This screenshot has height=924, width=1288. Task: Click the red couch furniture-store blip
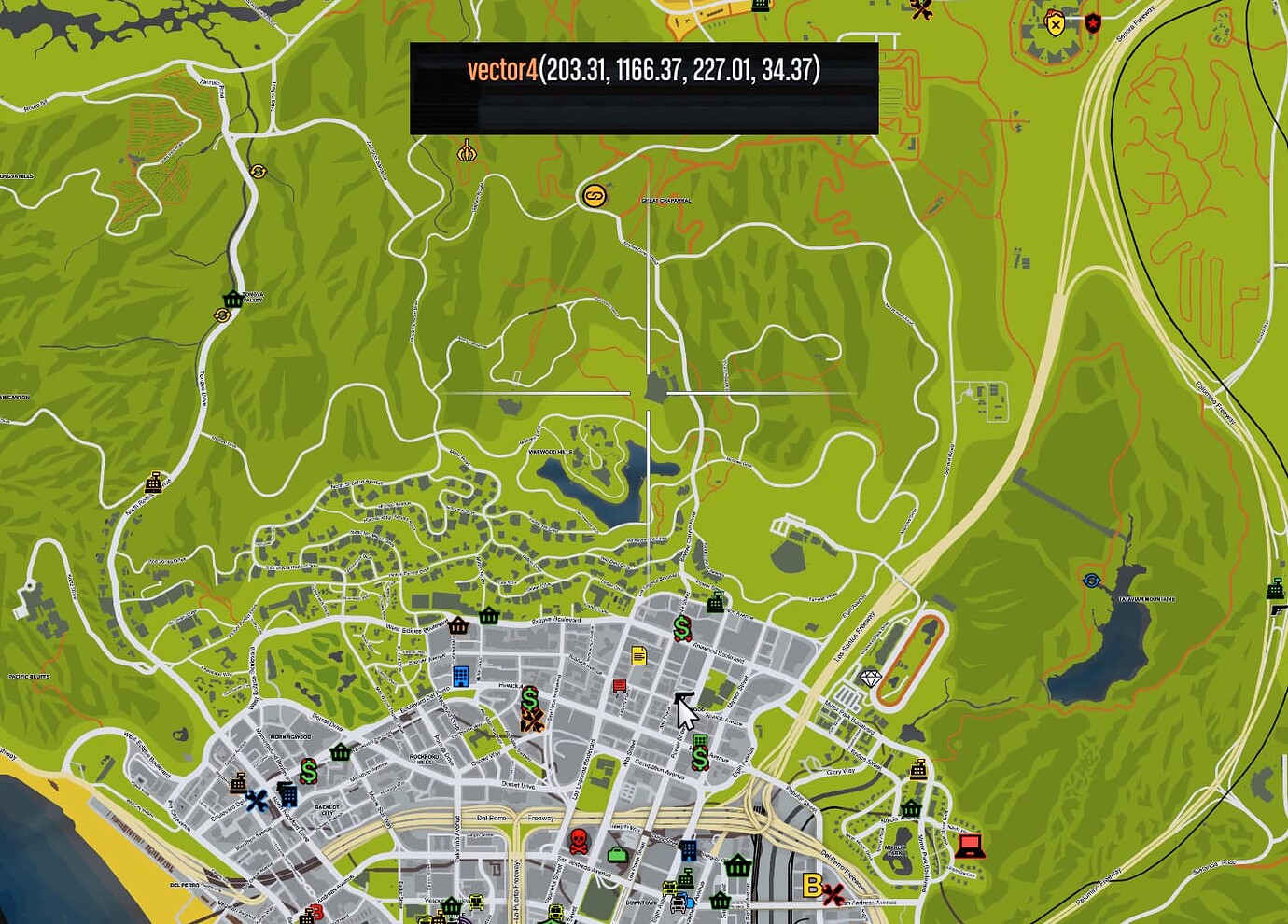point(619,685)
